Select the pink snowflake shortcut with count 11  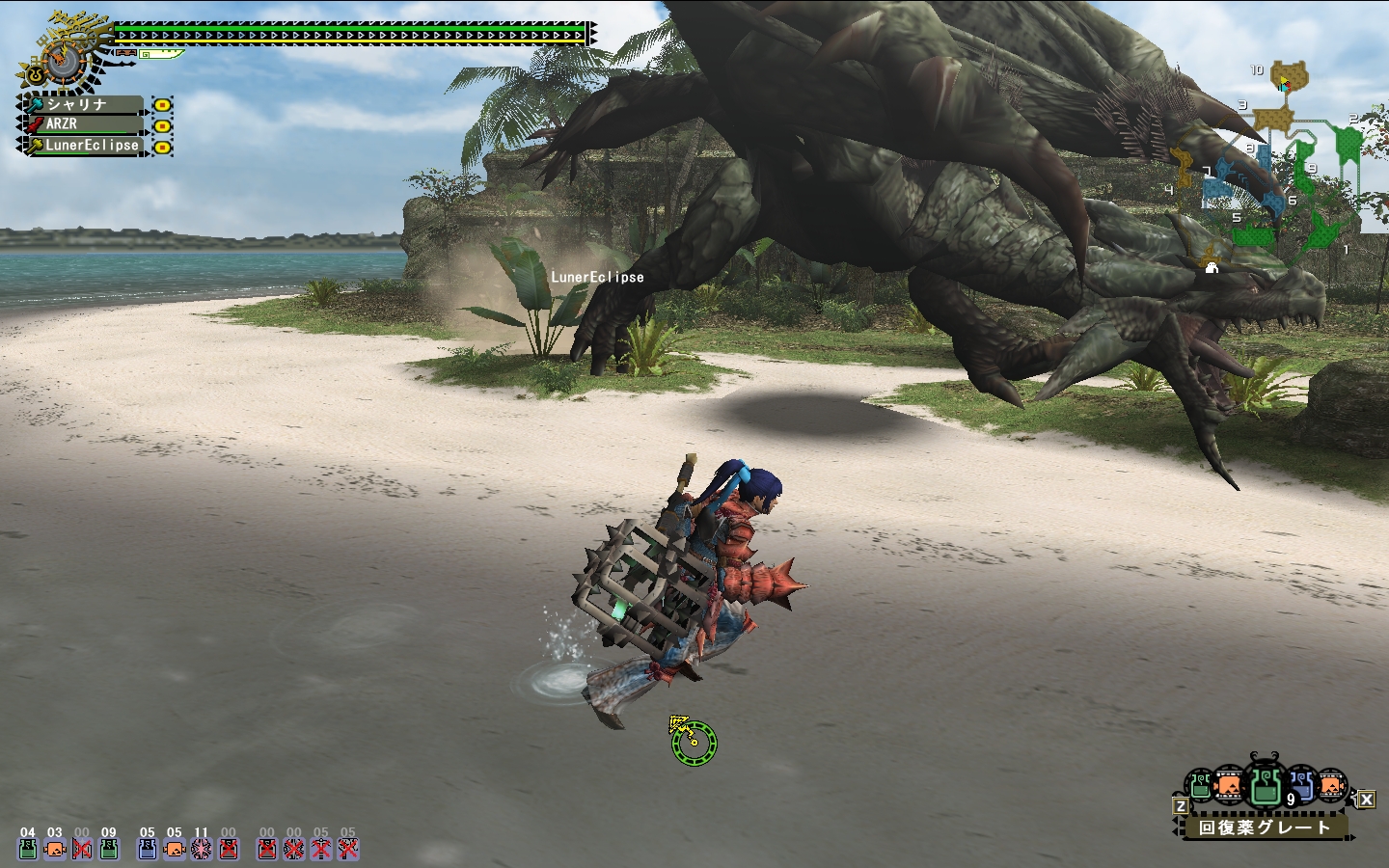coord(202,849)
